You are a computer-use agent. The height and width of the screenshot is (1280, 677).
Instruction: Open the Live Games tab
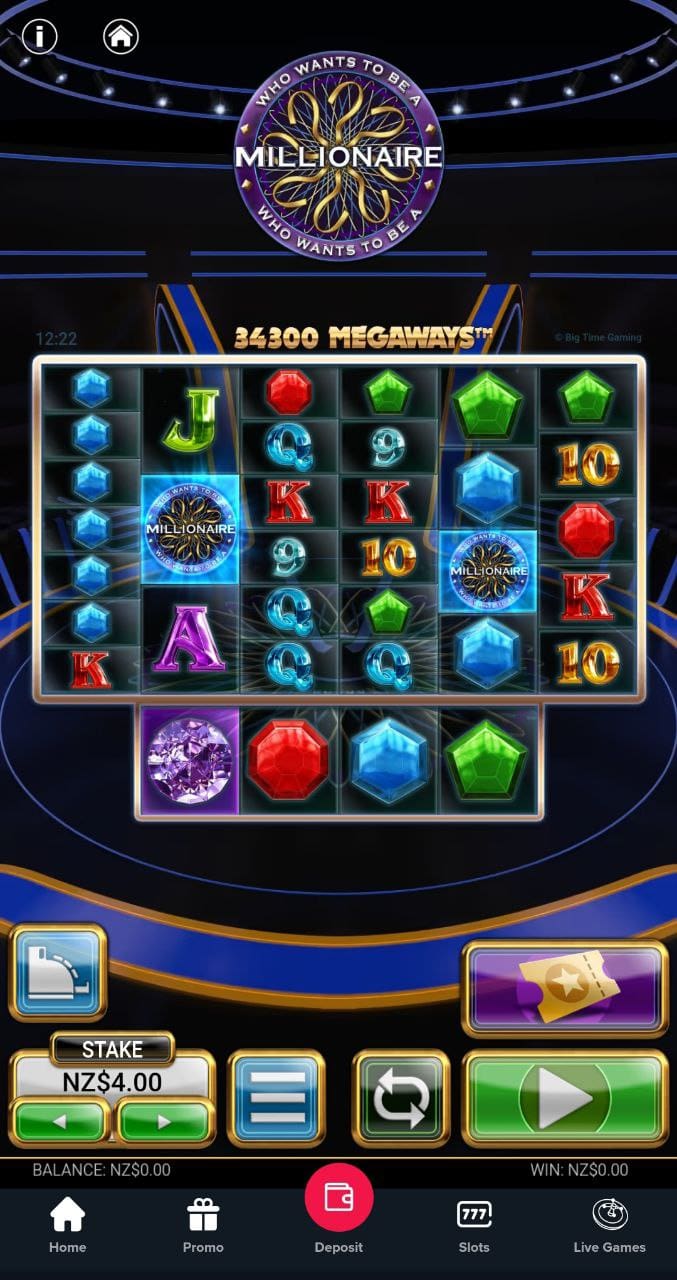[609, 1226]
